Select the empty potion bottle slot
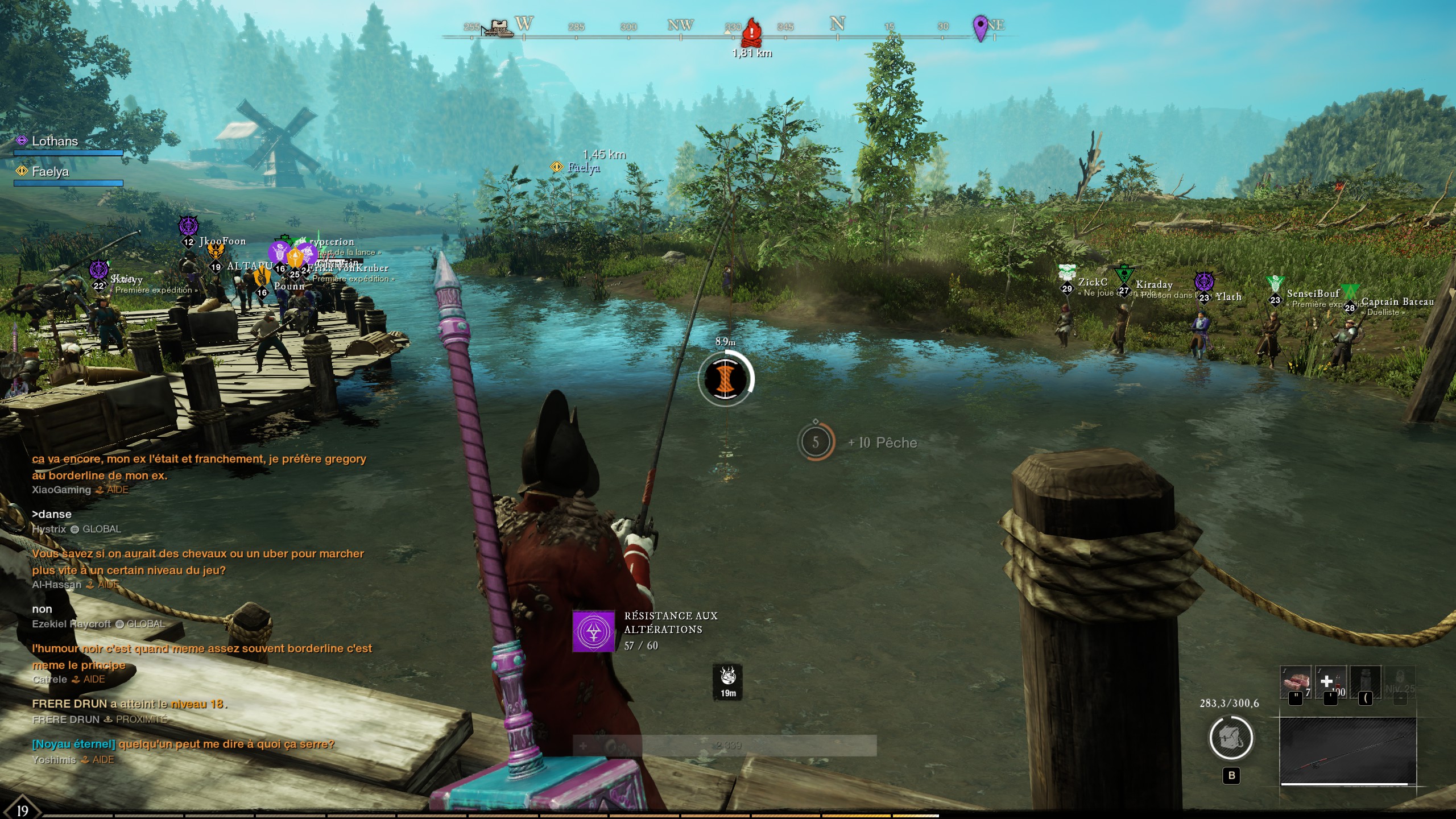1456x819 pixels. tap(1365, 681)
